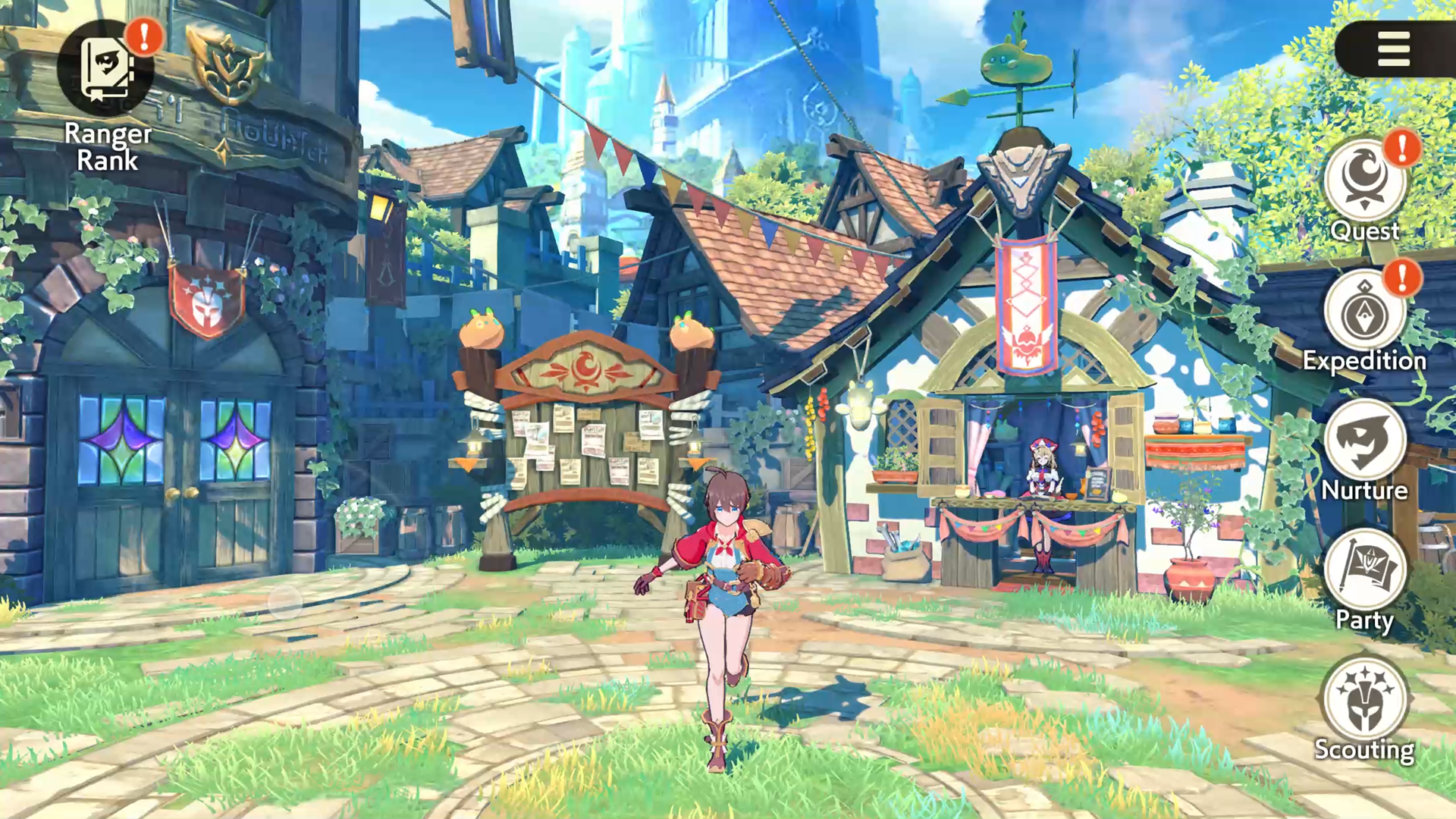Click the Party label text

[x=1365, y=620]
